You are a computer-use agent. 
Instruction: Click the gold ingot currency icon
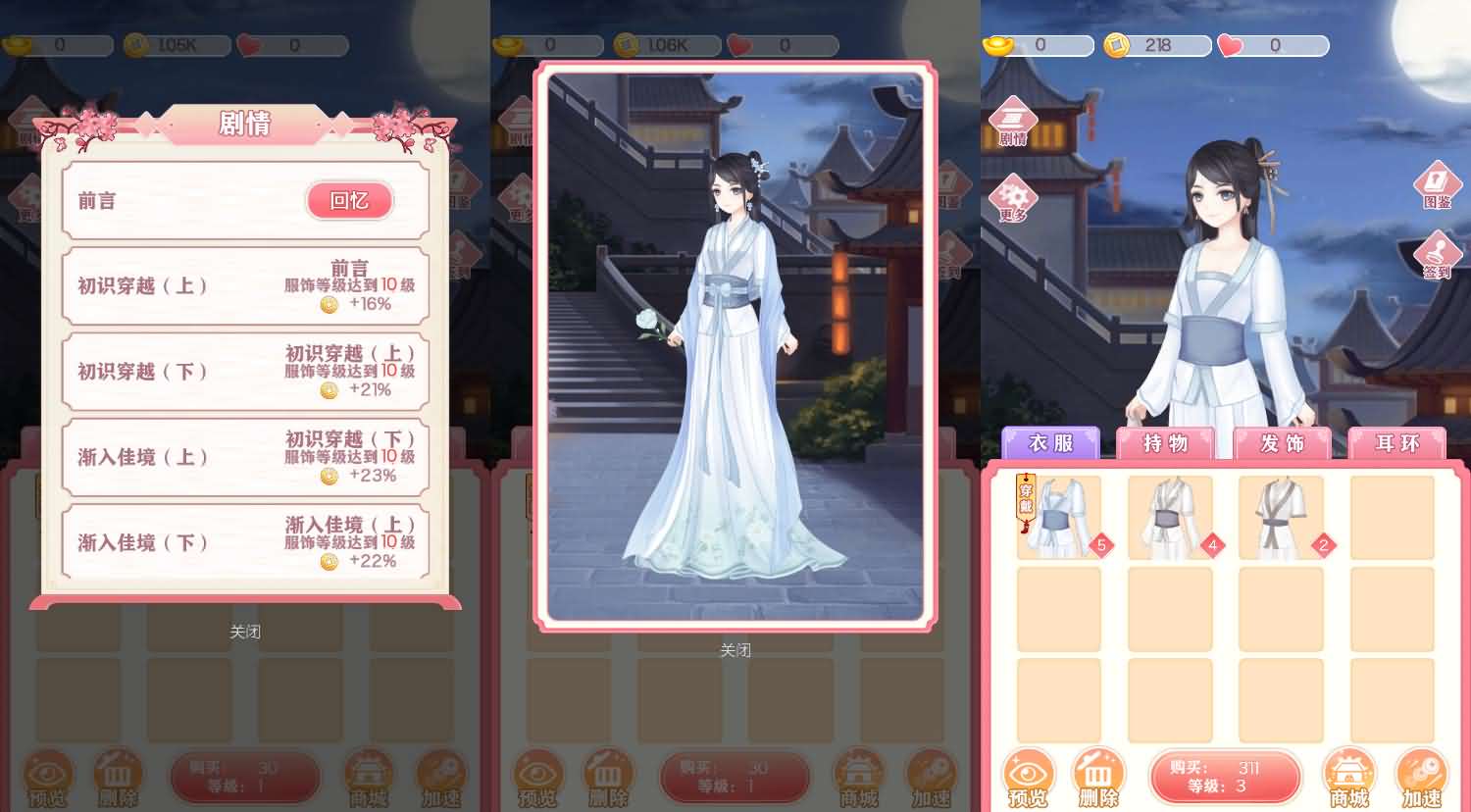(x=997, y=44)
